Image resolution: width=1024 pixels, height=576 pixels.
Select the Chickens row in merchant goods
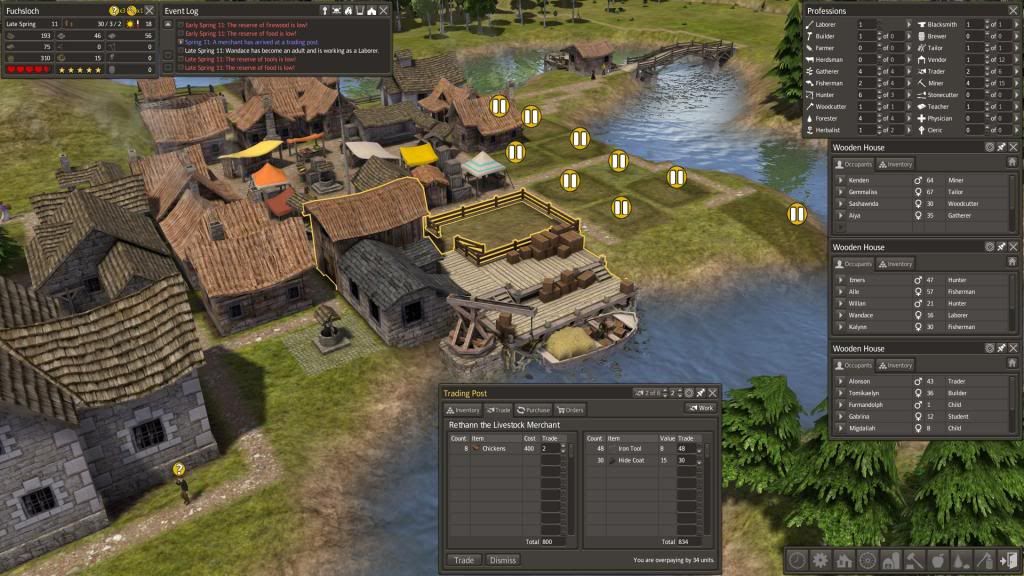point(493,449)
